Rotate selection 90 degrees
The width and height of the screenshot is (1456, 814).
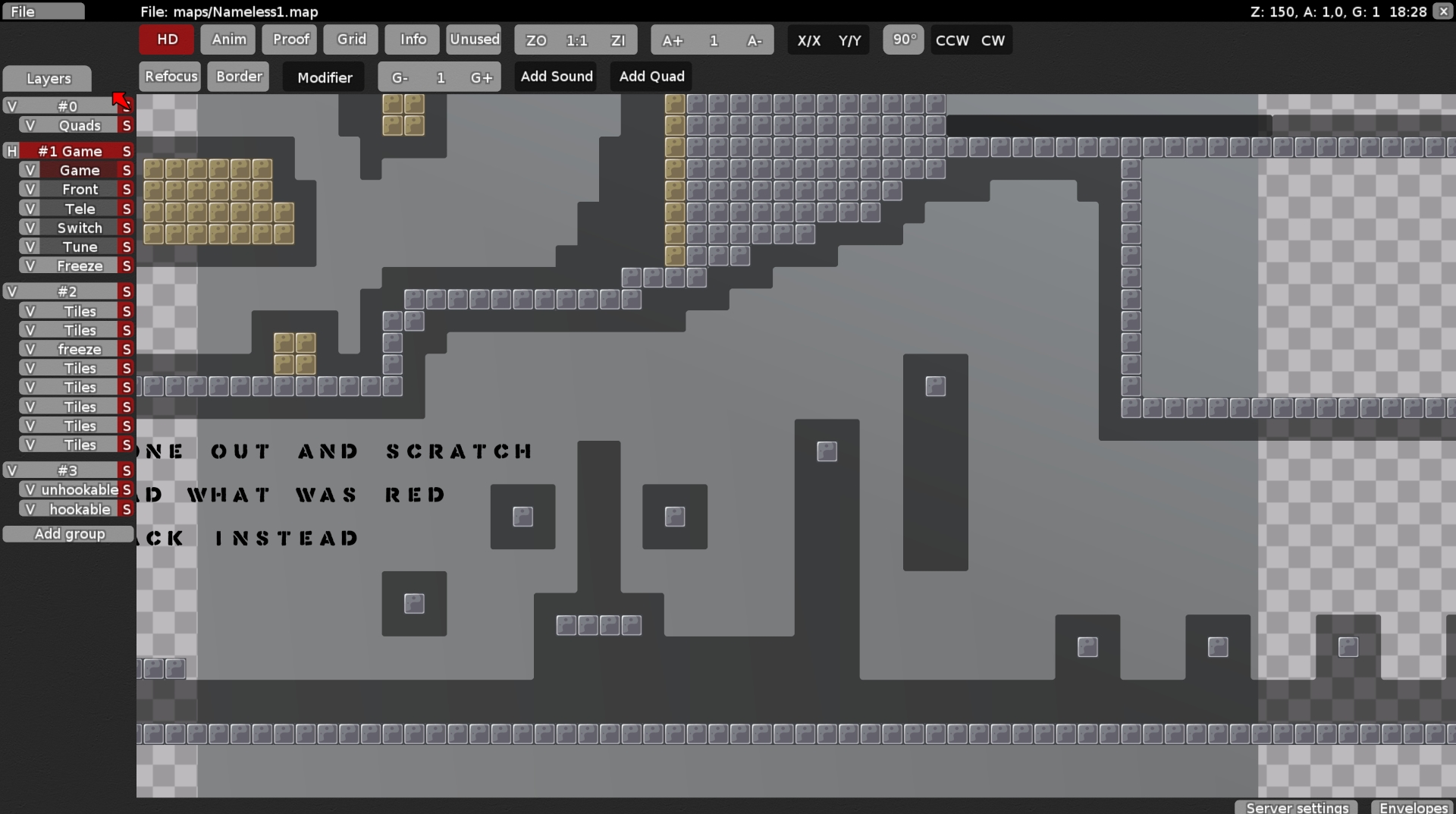[x=902, y=39]
